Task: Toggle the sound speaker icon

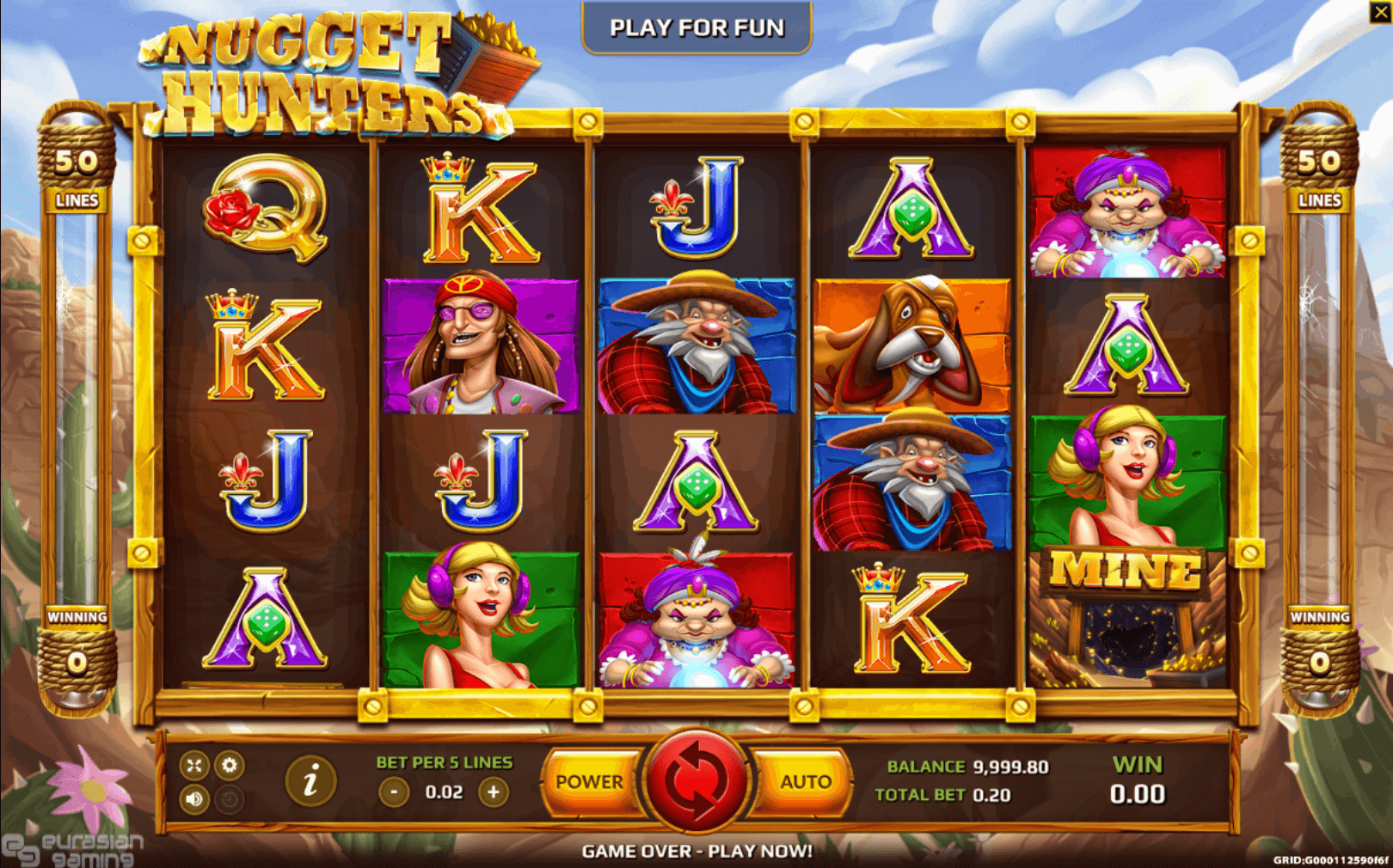Action: coord(194,799)
